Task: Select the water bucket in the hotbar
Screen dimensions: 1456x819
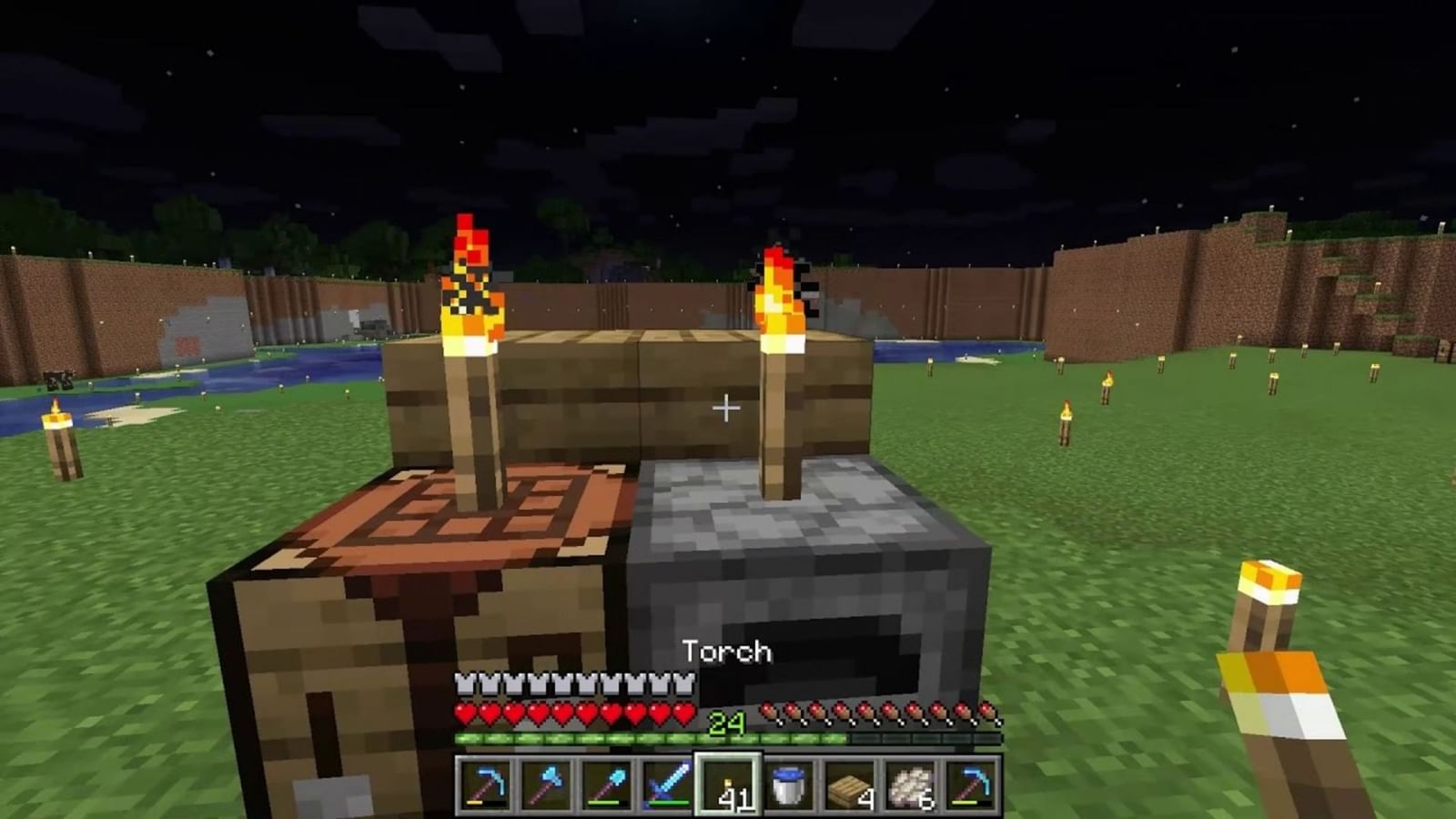Action: pos(787,787)
